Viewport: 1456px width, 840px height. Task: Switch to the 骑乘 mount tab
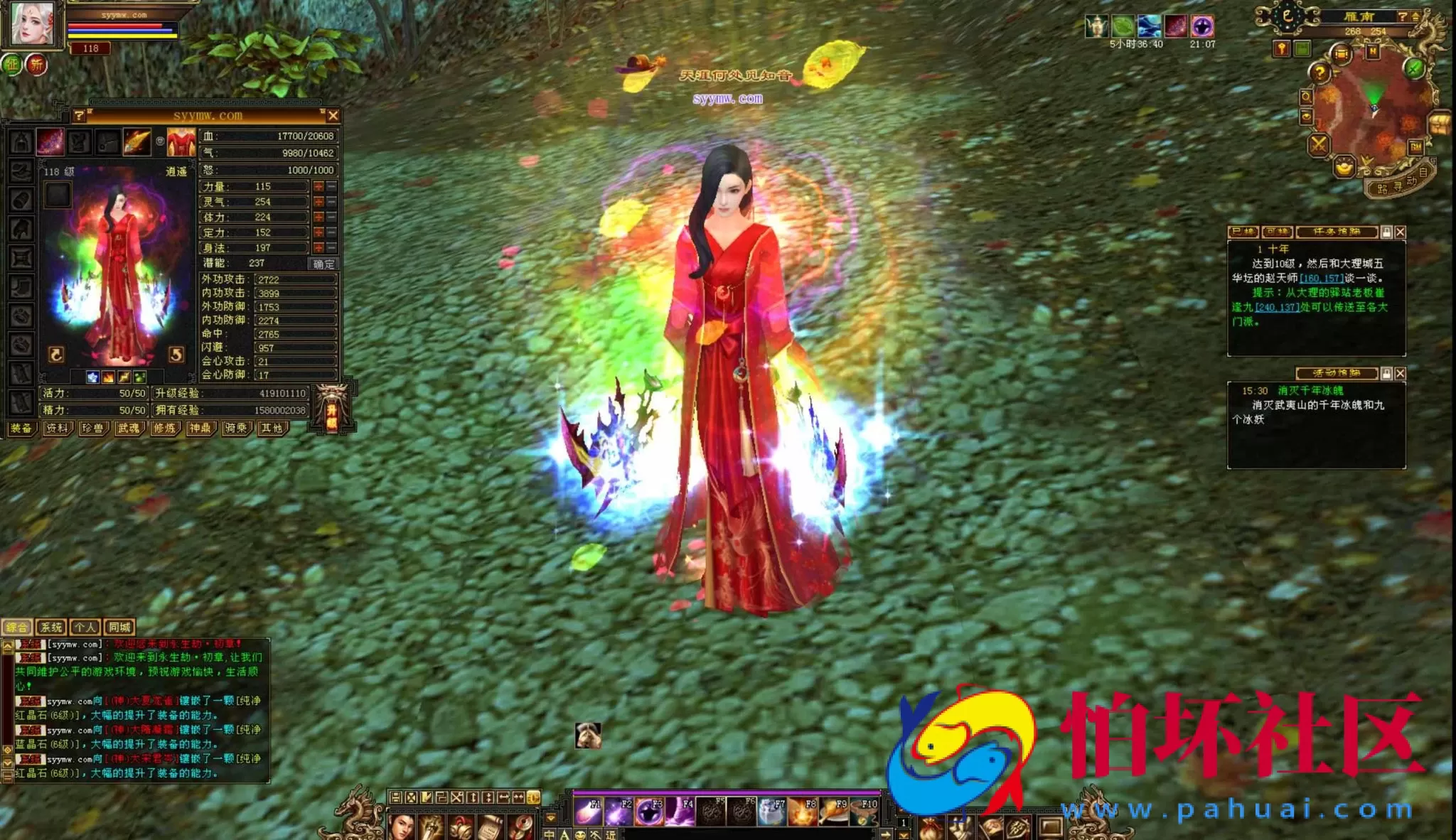[x=236, y=428]
